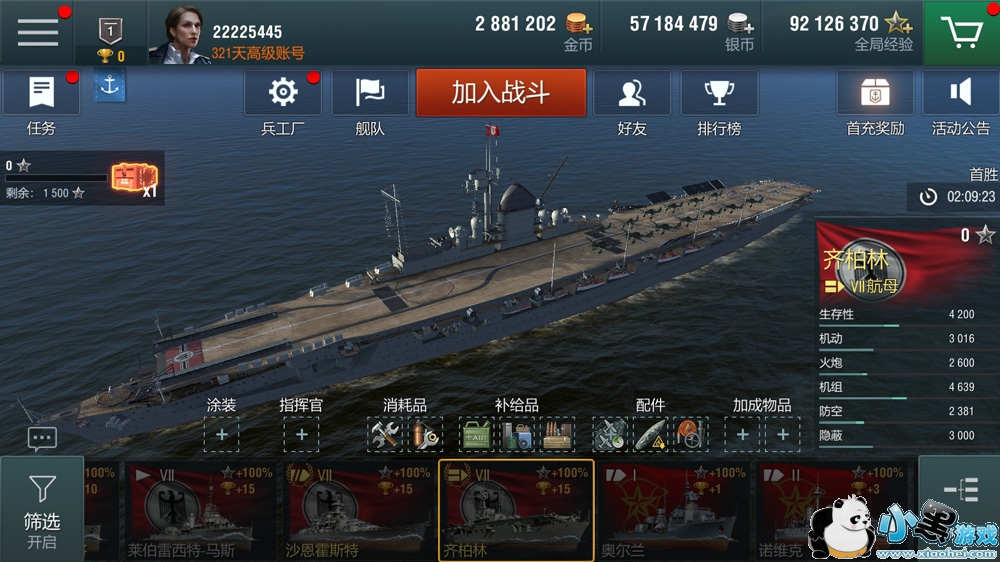Add silver with the 银币 plus
Image resolution: width=1000 pixels, height=562 pixels.
point(741,24)
